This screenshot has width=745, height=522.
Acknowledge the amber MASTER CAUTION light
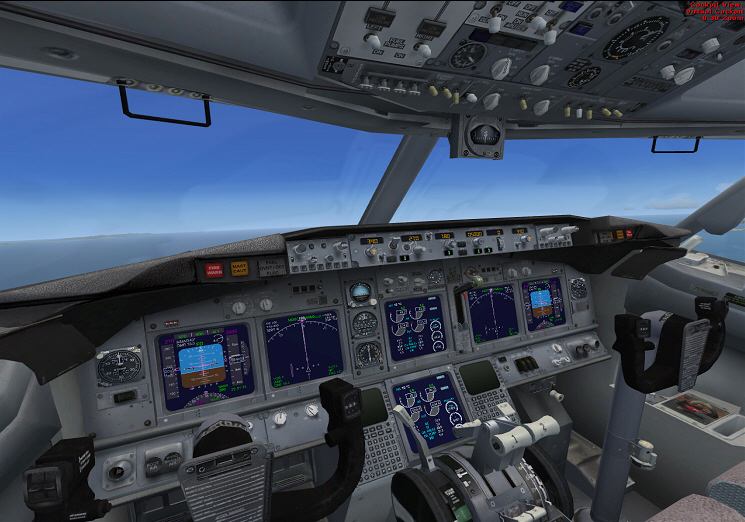coord(239,268)
